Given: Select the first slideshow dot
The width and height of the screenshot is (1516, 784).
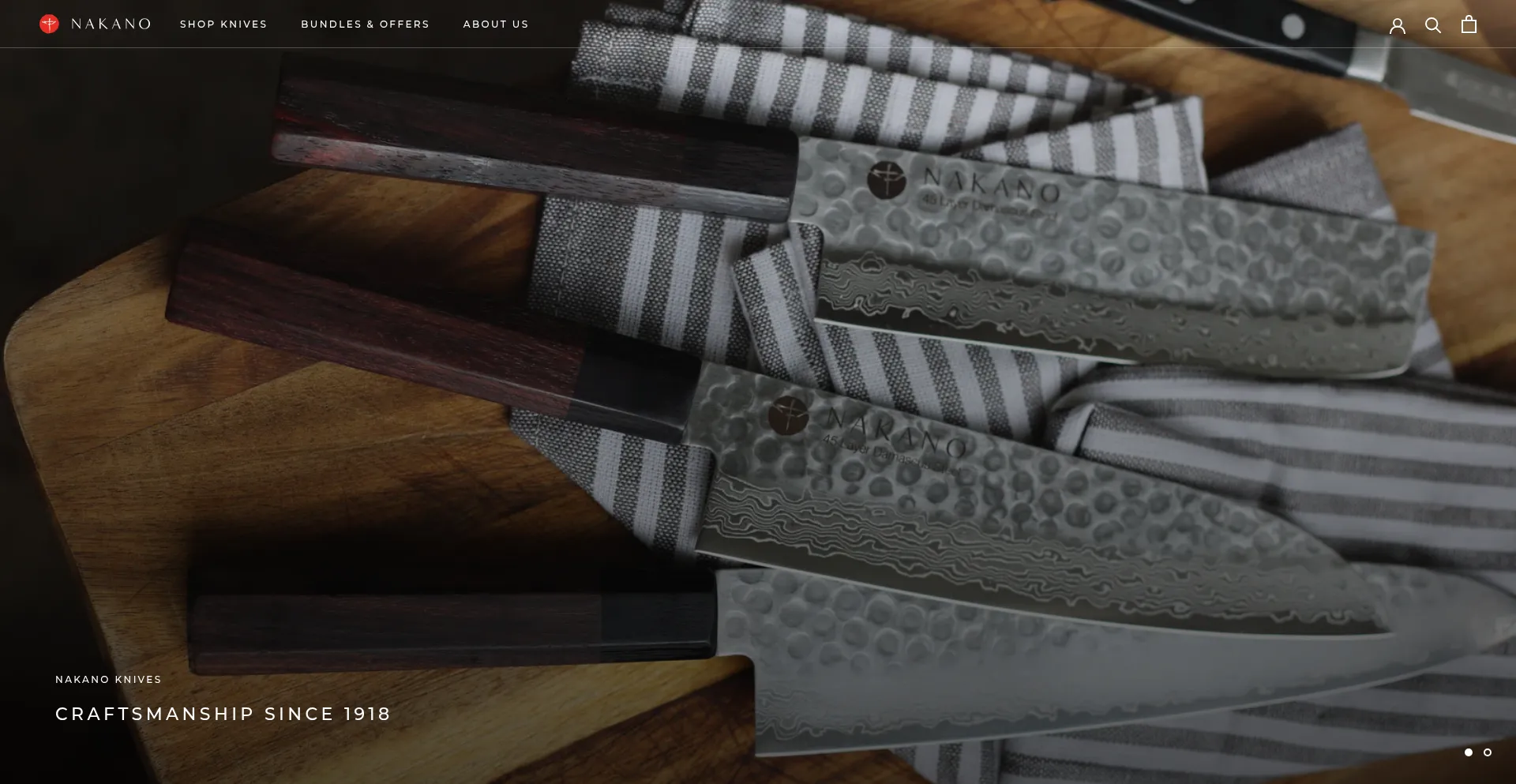Looking at the screenshot, I should [x=1469, y=752].
